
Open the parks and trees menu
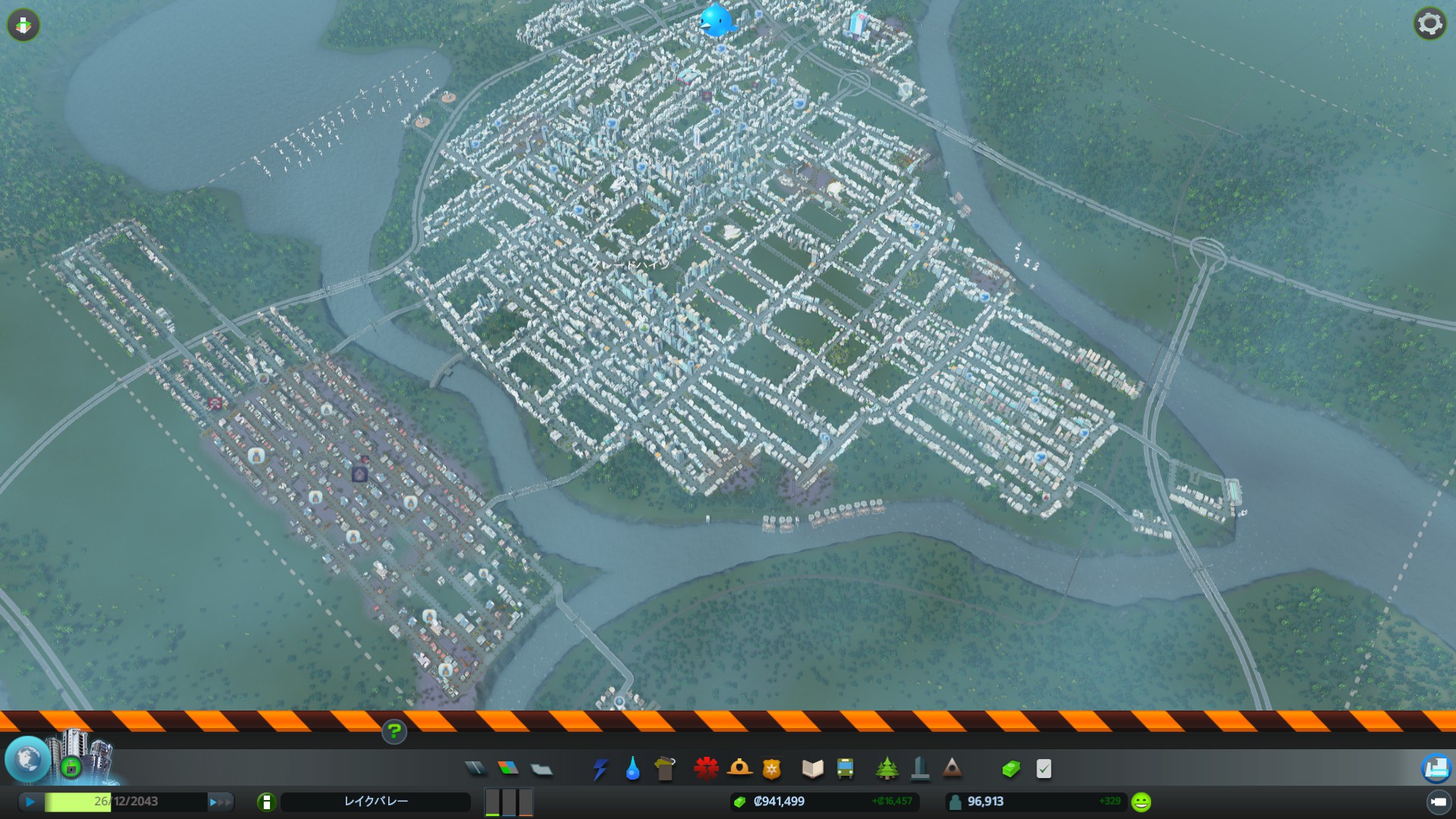coord(886,769)
